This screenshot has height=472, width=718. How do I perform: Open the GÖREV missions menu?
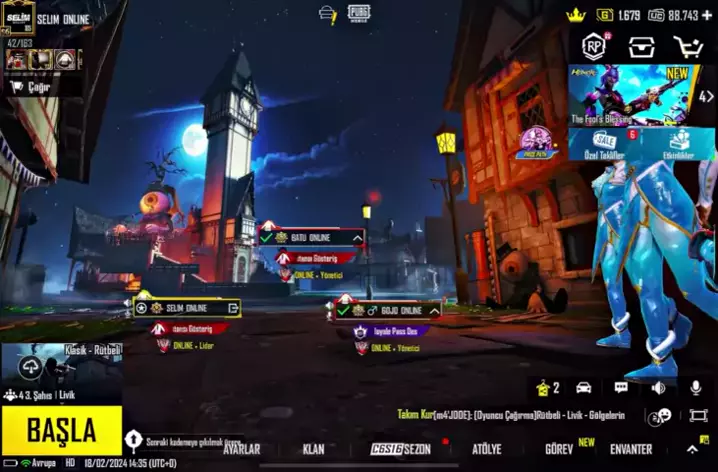559,450
